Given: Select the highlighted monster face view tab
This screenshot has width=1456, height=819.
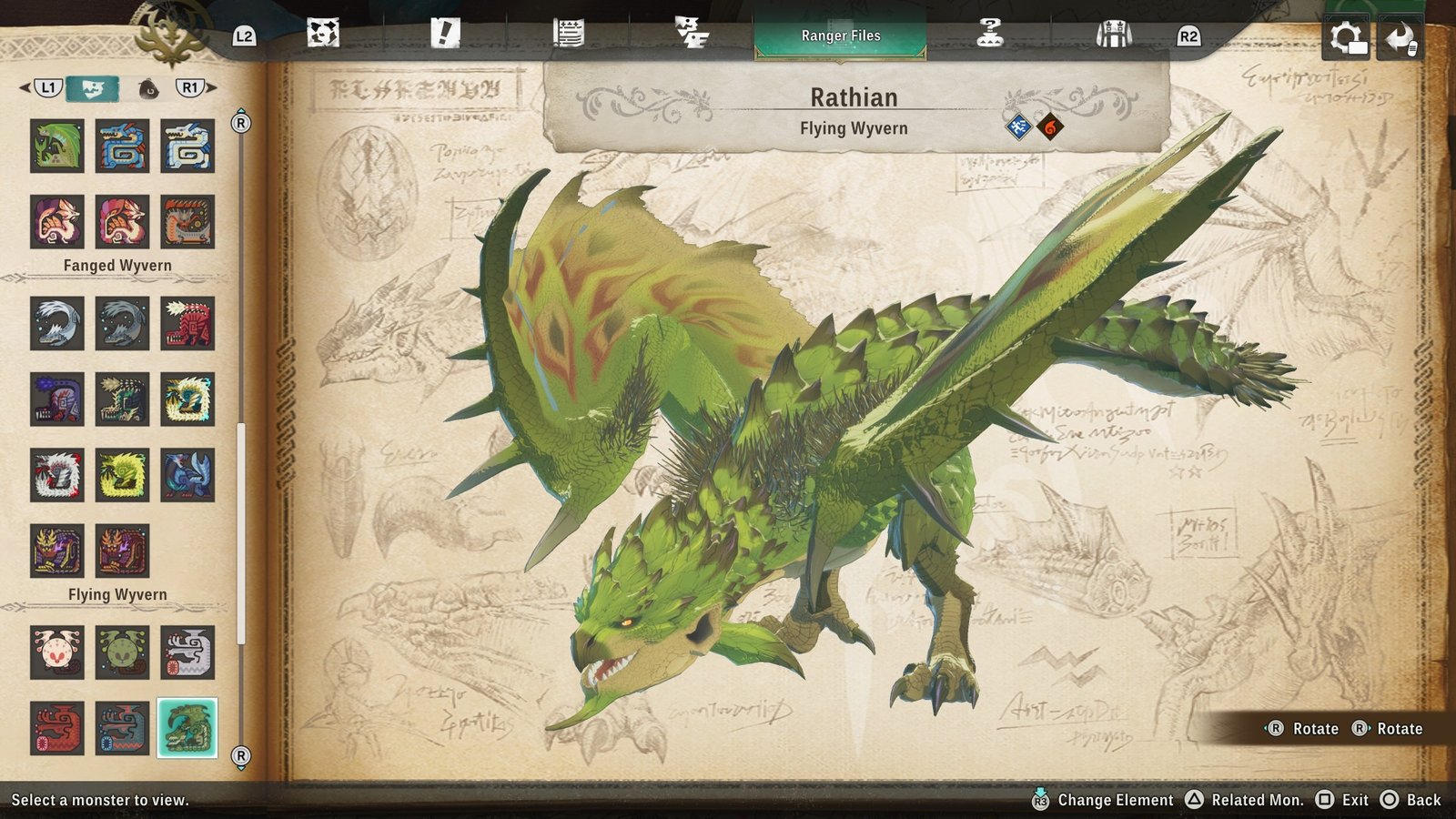Looking at the screenshot, I should point(93,89).
